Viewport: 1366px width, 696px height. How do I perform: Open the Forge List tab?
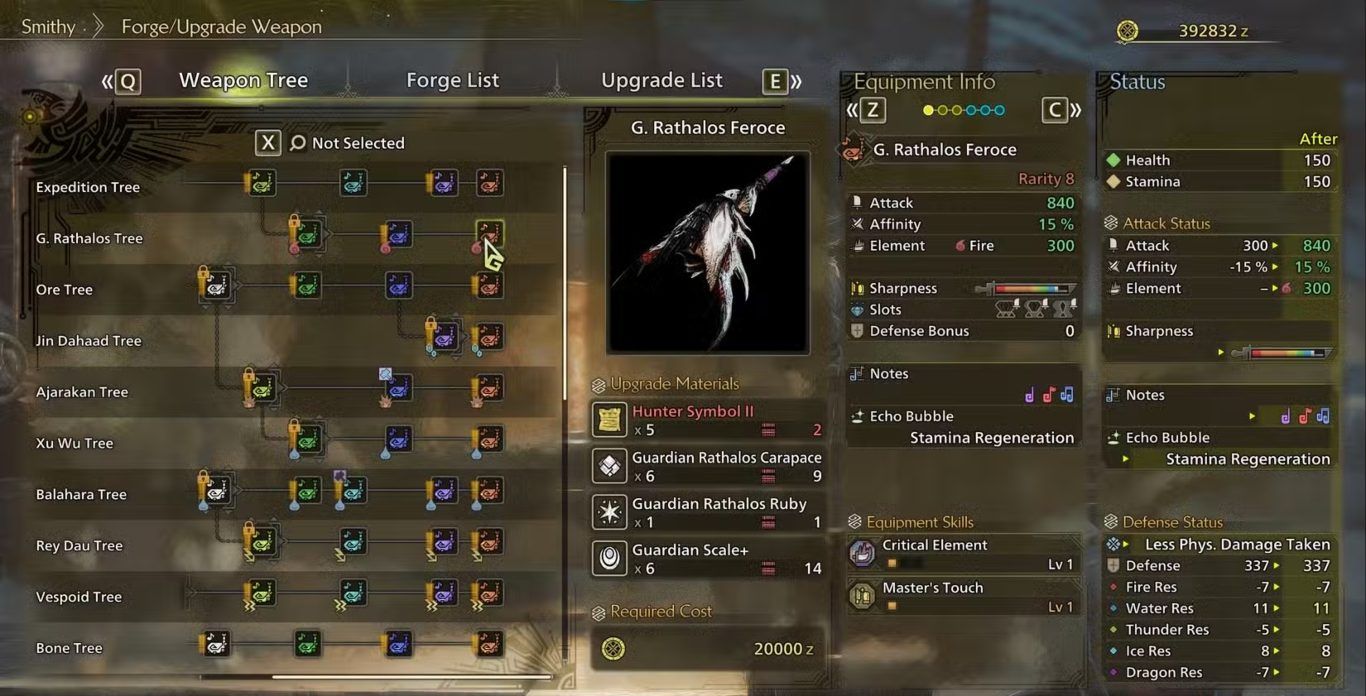(x=452, y=81)
